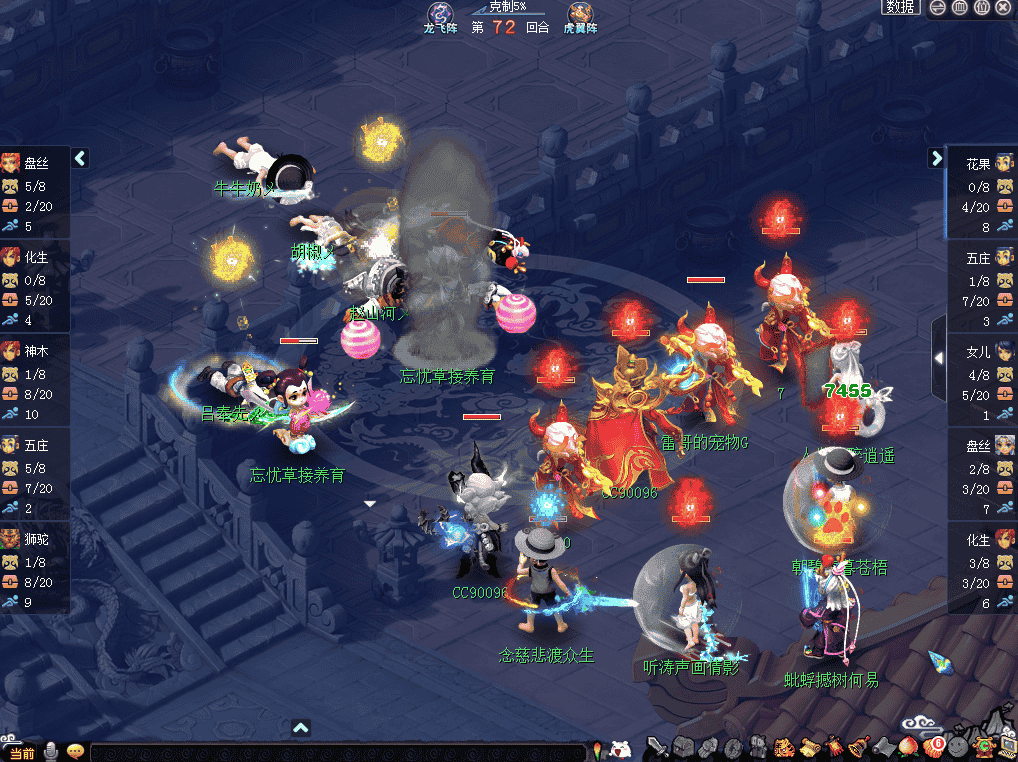Open the peach icon in toolbar
The image size is (1018, 762).
pos(908,746)
